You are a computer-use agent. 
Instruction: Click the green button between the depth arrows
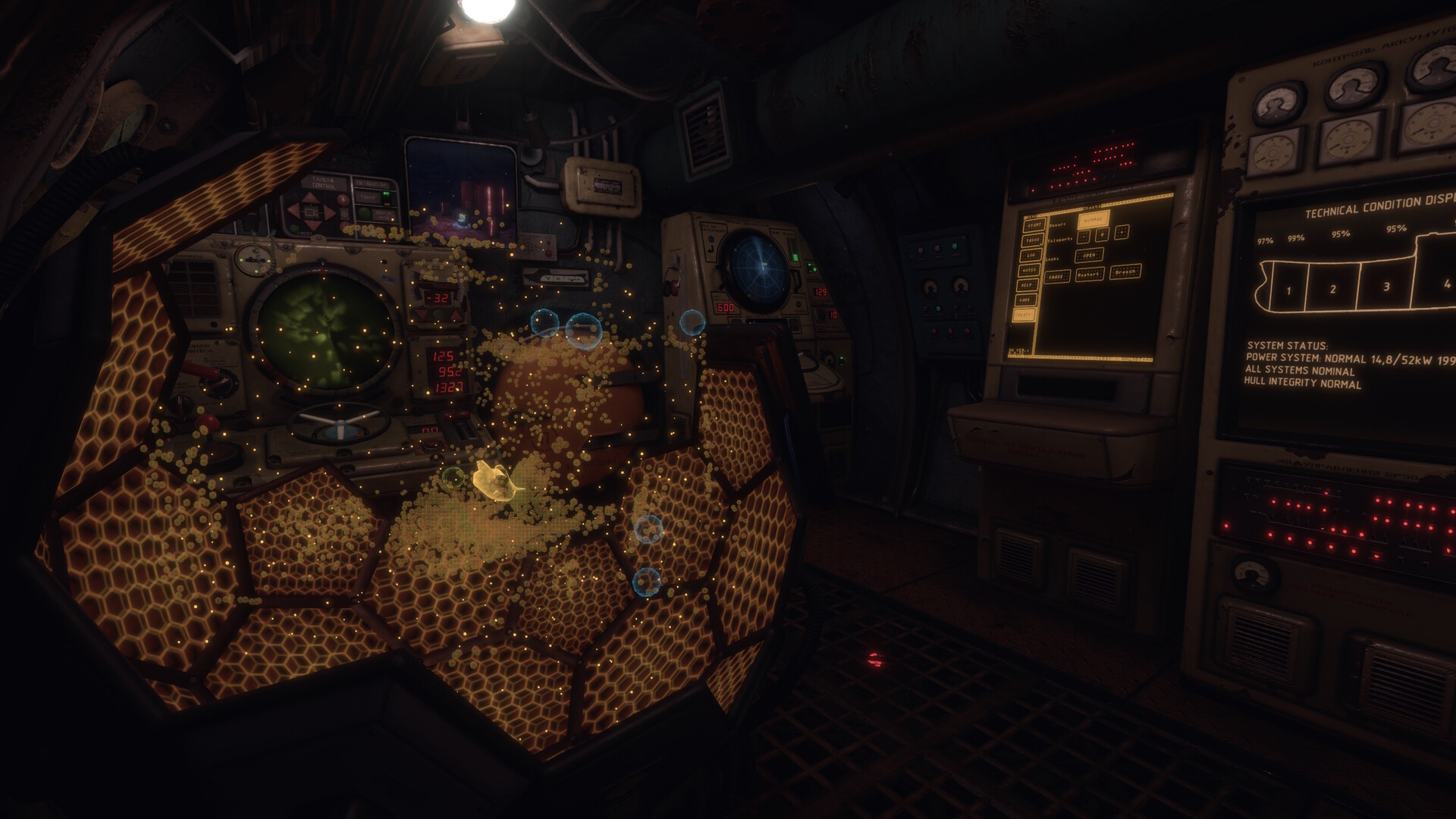tap(438, 314)
